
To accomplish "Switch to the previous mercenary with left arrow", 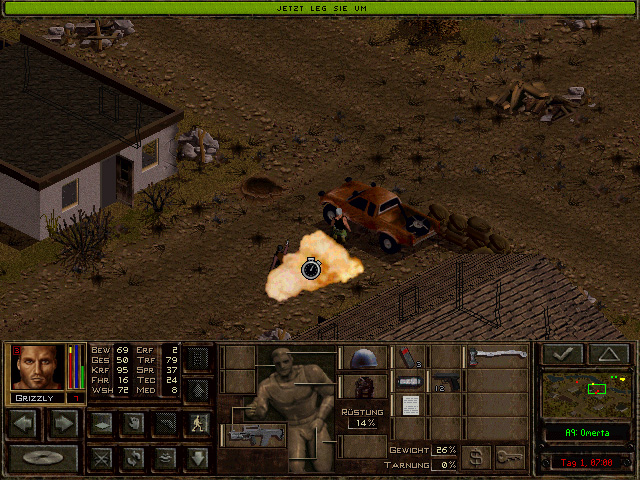I will pos(25,423).
